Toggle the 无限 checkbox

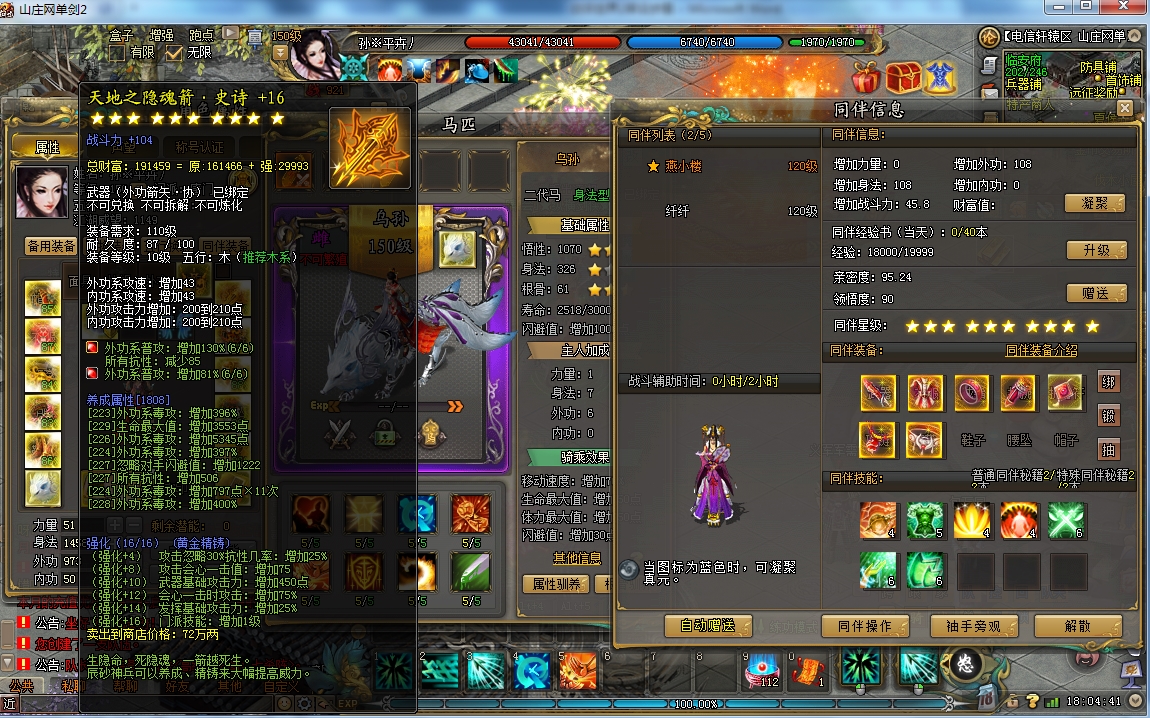(x=175, y=52)
